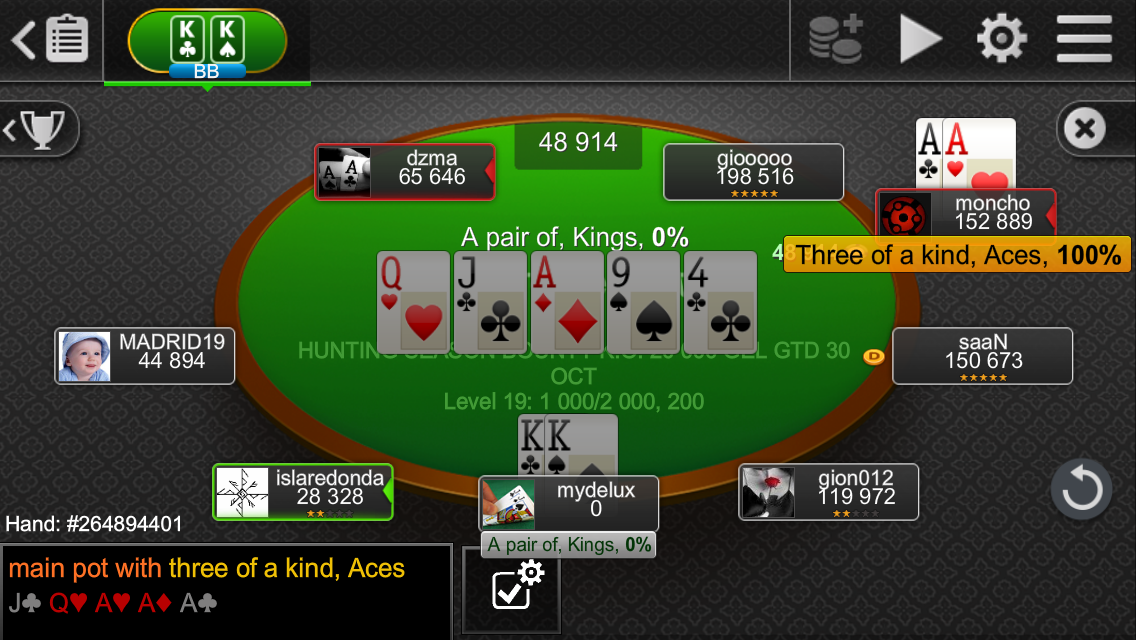Viewport: 1136px width, 640px height.
Task: Add chips with the coin stack icon
Action: tap(835, 40)
